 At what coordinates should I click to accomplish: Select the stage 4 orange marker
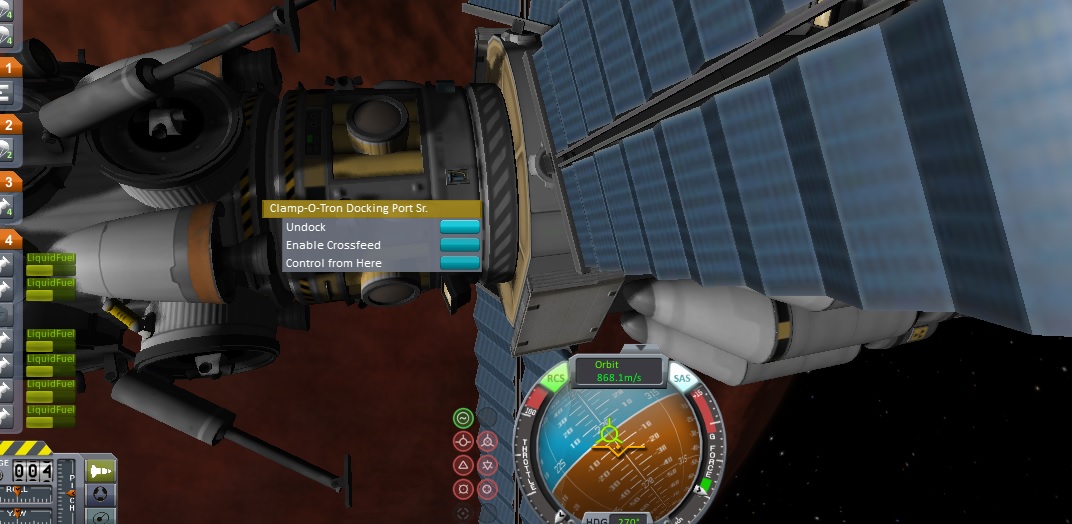(x=9, y=239)
